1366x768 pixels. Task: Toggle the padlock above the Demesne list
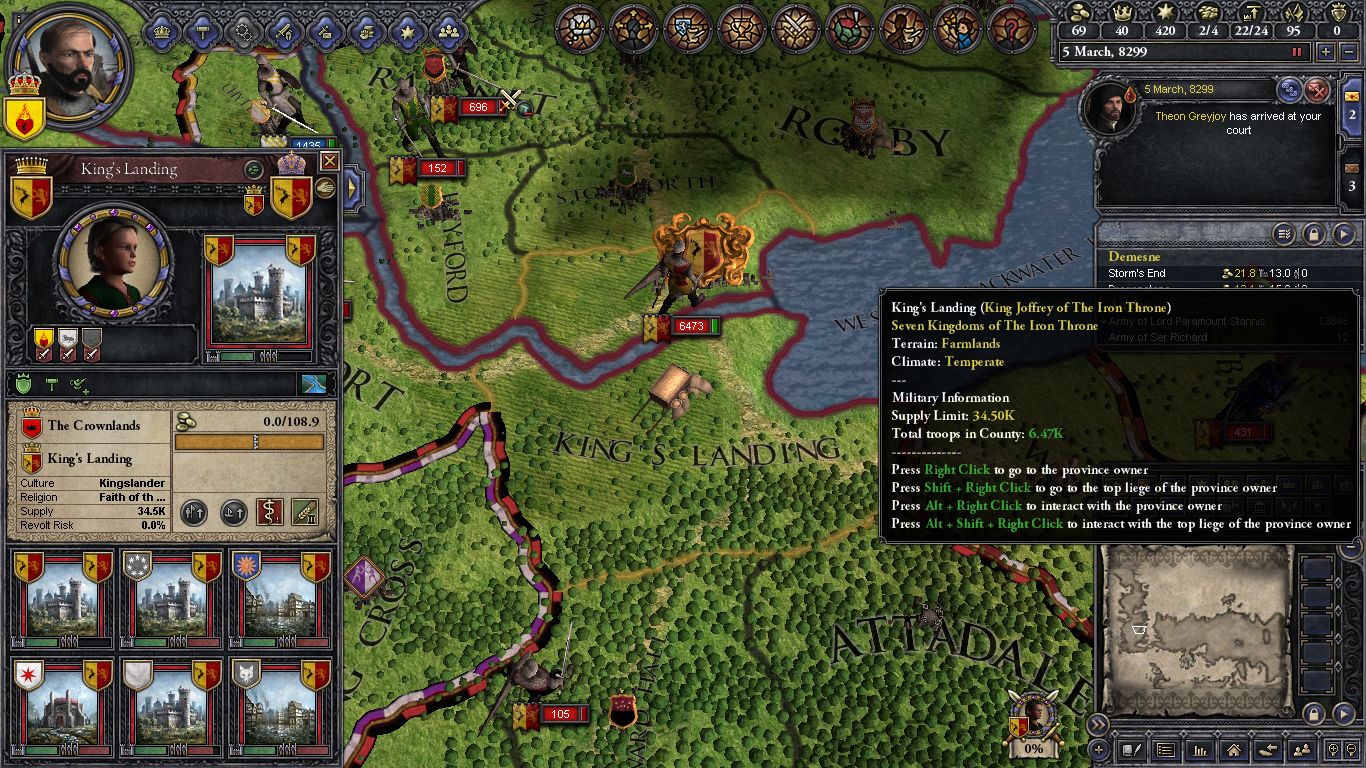[1313, 234]
